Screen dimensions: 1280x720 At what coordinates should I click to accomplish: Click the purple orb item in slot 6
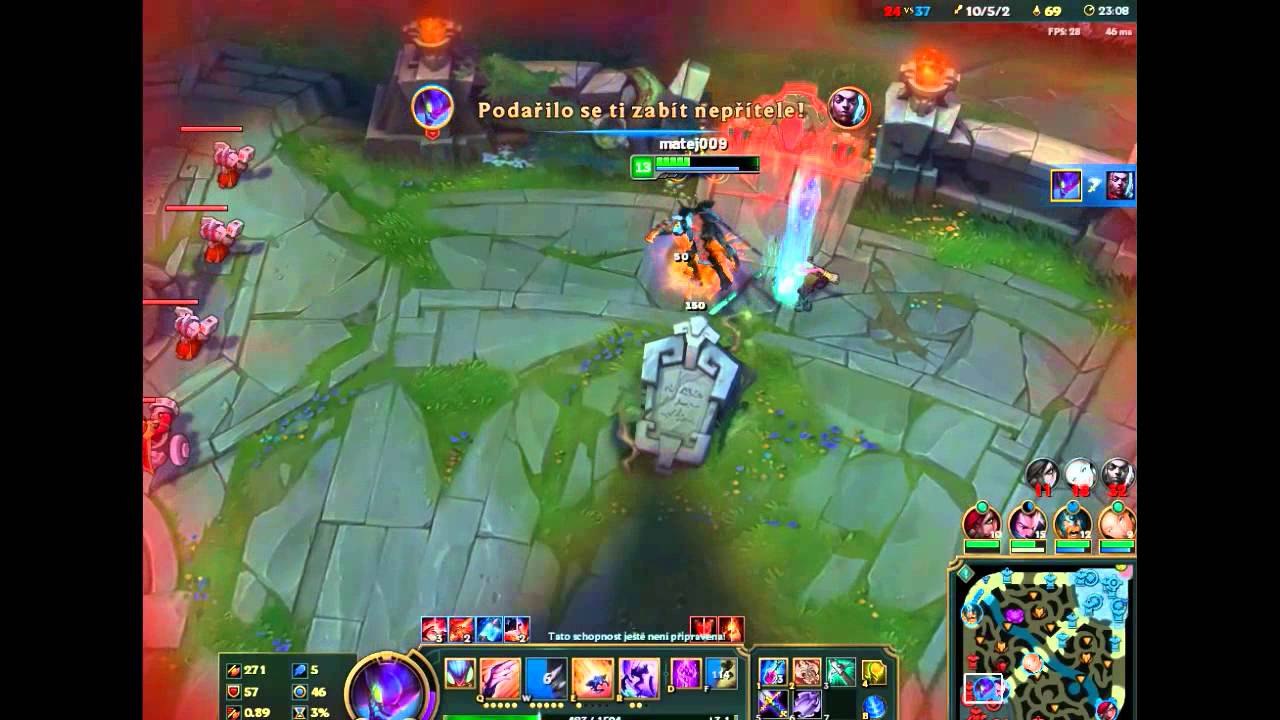(810, 705)
